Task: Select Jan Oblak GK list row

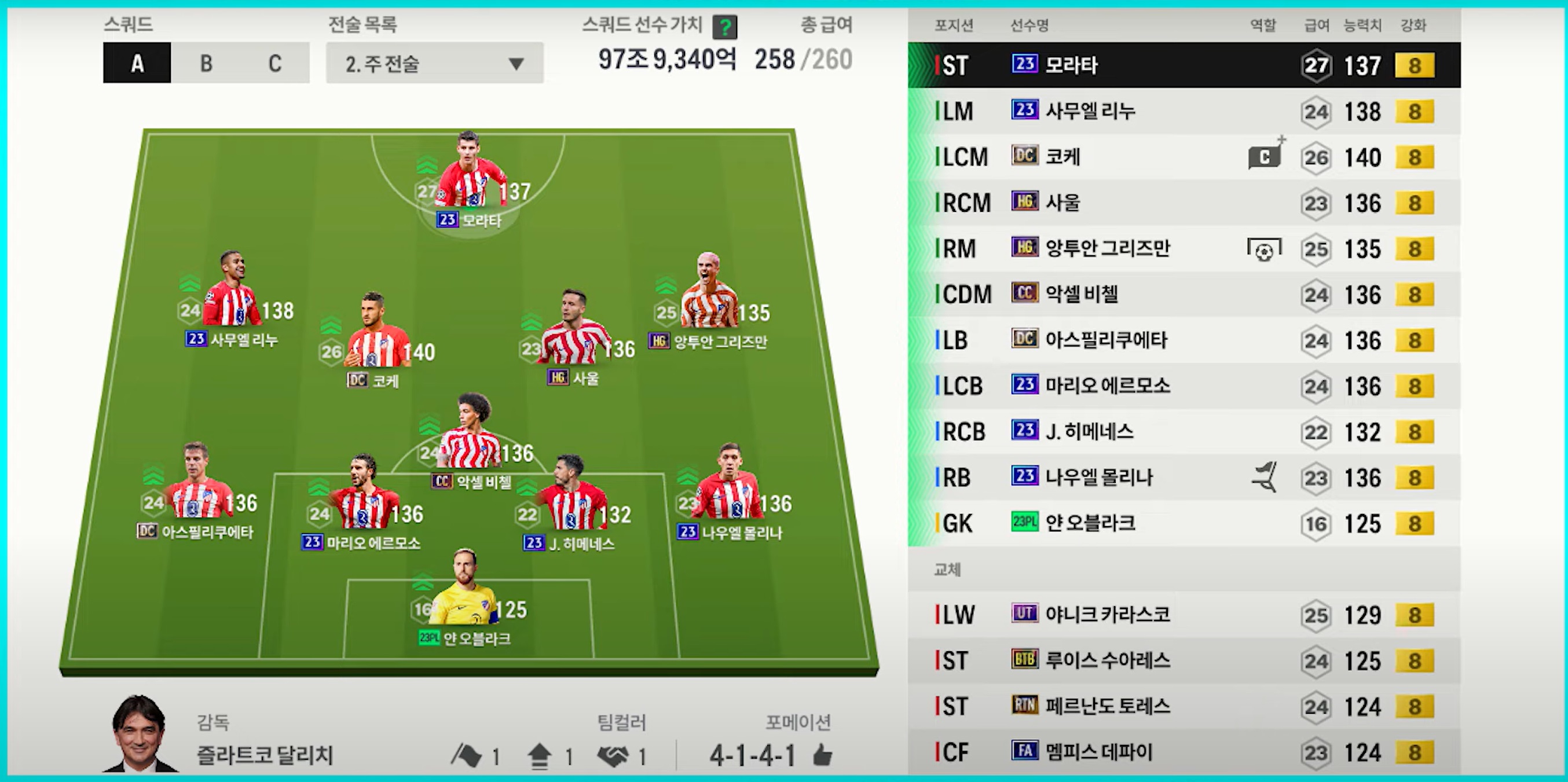Action: 1184,523
